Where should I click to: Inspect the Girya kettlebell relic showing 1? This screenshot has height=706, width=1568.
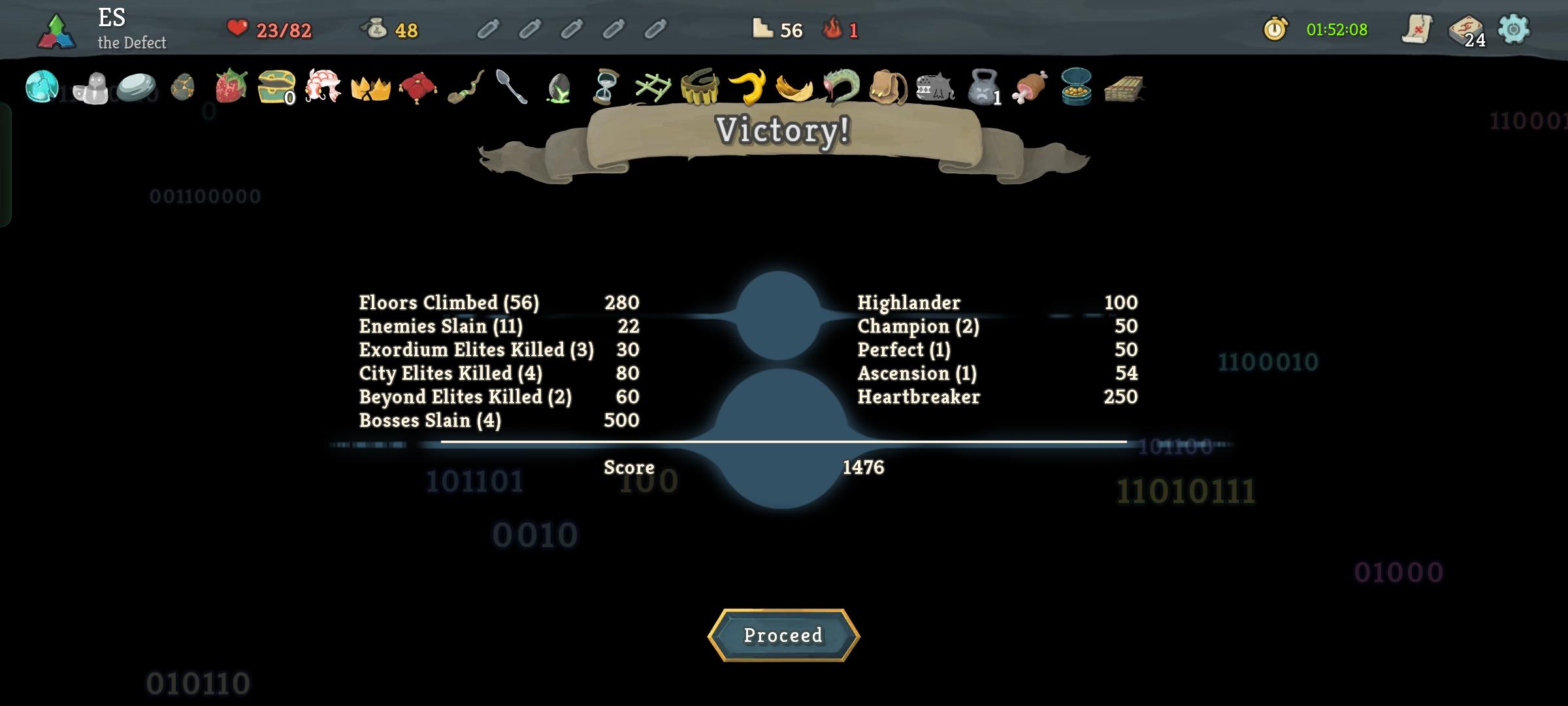pyautogui.click(x=982, y=87)
